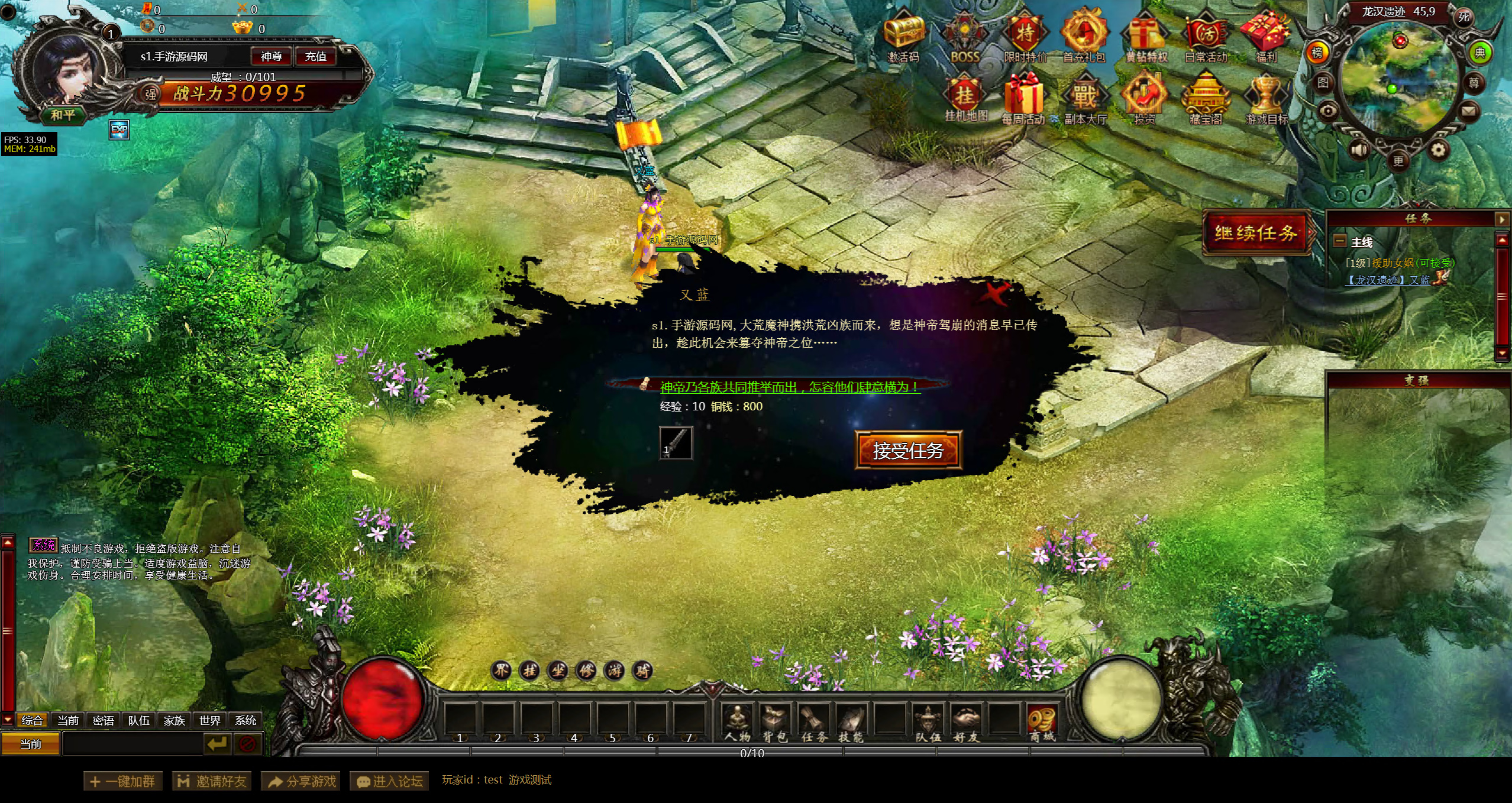Open the 福利 welfare gift icon
Image resolution: width=1512 pixels, height=803 pixels.
pos(1266,37)
